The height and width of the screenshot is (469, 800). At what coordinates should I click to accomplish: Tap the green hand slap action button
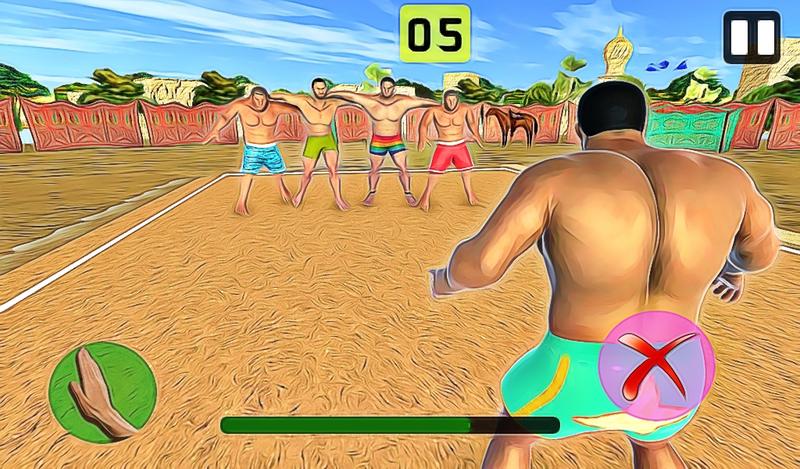[x=102, y=391]
